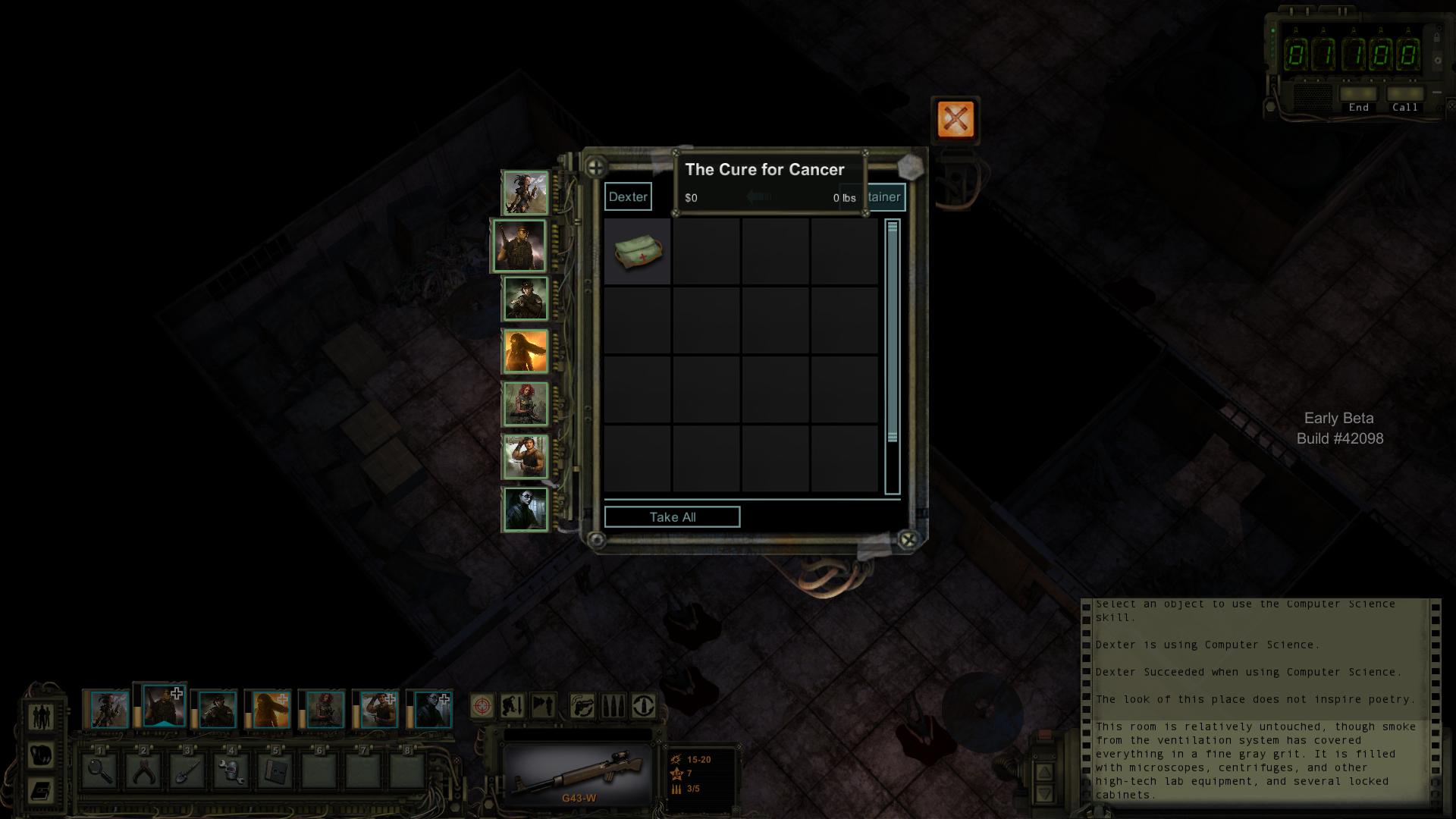Viewport: 1456px width, 819px height.
Task: Select the shovel in hotbar slot 3
Action: pyautogui.click(x=188, y=772)
